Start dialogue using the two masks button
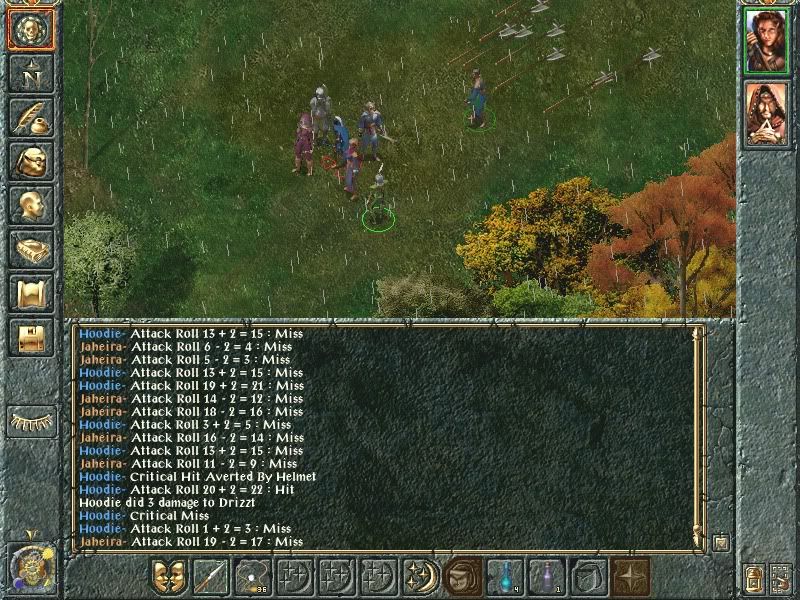Viewport: 800px width, 600px height. click(x=168, y=578)
